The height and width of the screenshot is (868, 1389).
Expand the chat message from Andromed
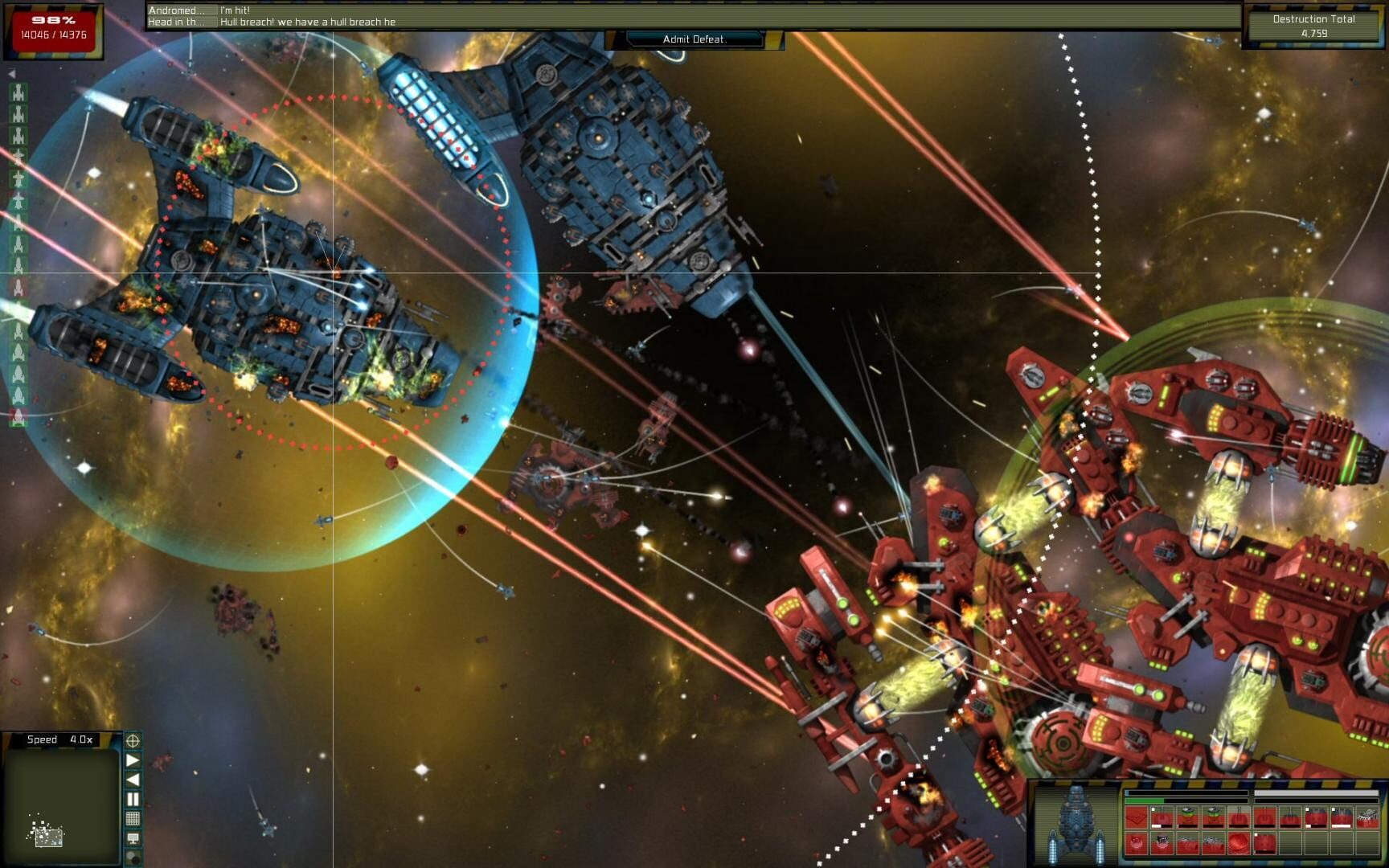[178, 10]
